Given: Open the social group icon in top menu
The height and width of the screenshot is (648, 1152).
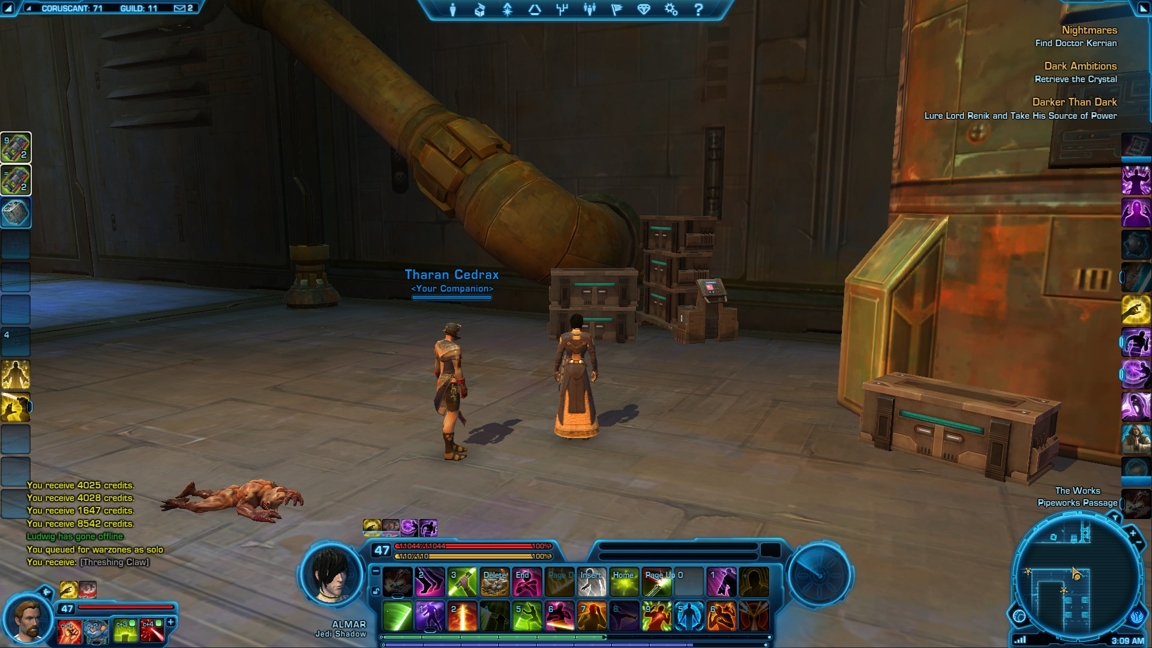Looking at the screenshot, I should pos(589,10).
